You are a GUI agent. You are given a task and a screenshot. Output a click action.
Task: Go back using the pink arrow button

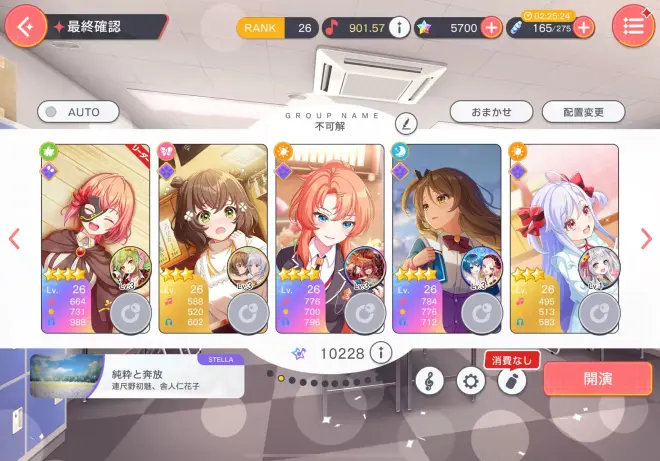coord(25,26)
